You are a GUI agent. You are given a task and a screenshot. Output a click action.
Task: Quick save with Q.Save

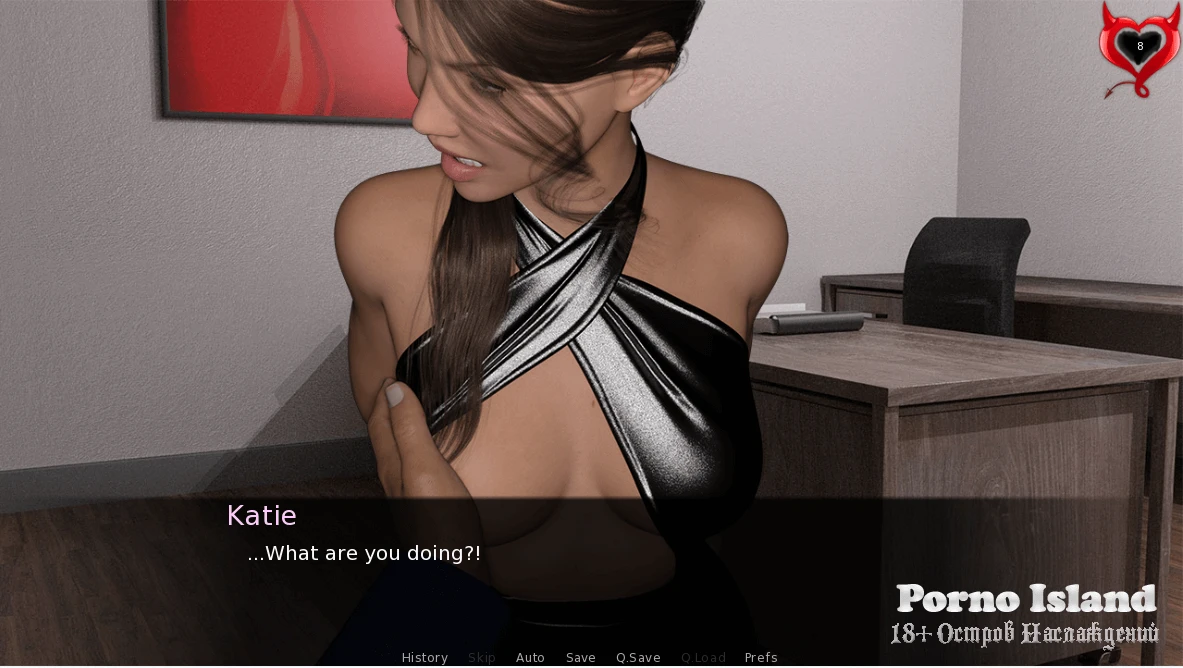tap(638, 657)
